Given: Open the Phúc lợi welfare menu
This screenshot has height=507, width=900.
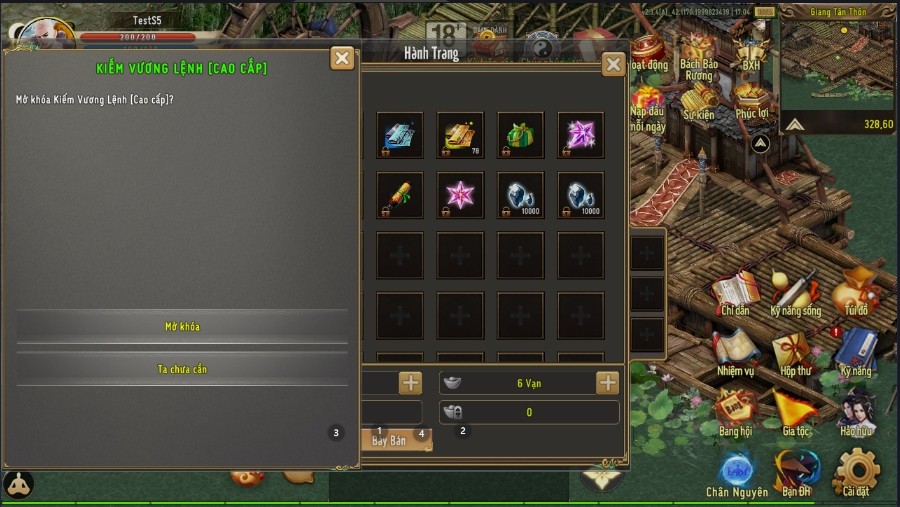Looking at the screenshot, I should (x=751, y=99).
